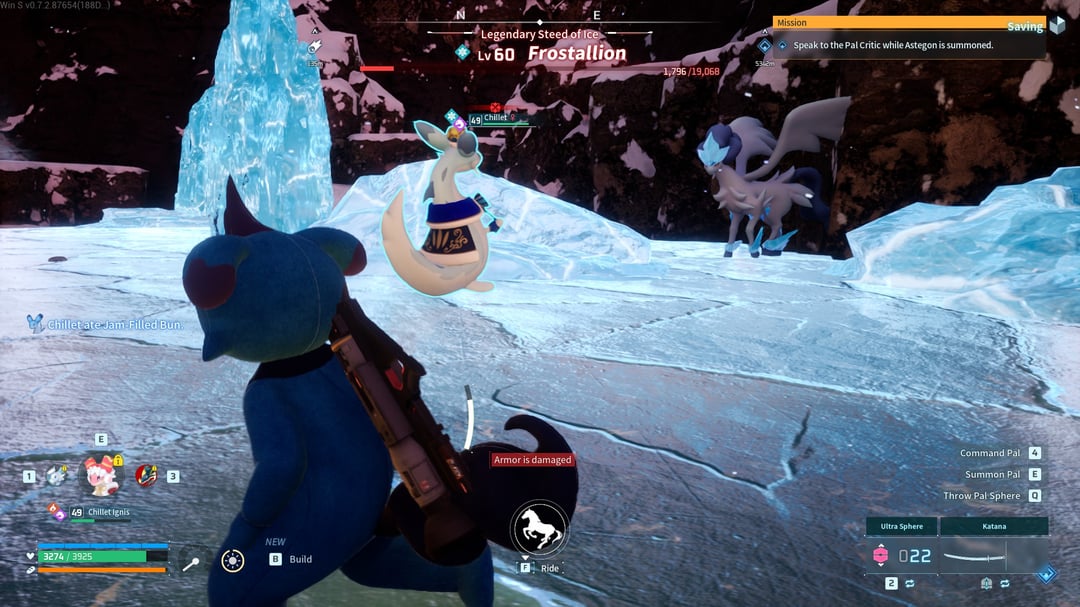
Task: Click the swap arrows under Katana slot
Action: pyautogui.click(x=1005, y=583)
